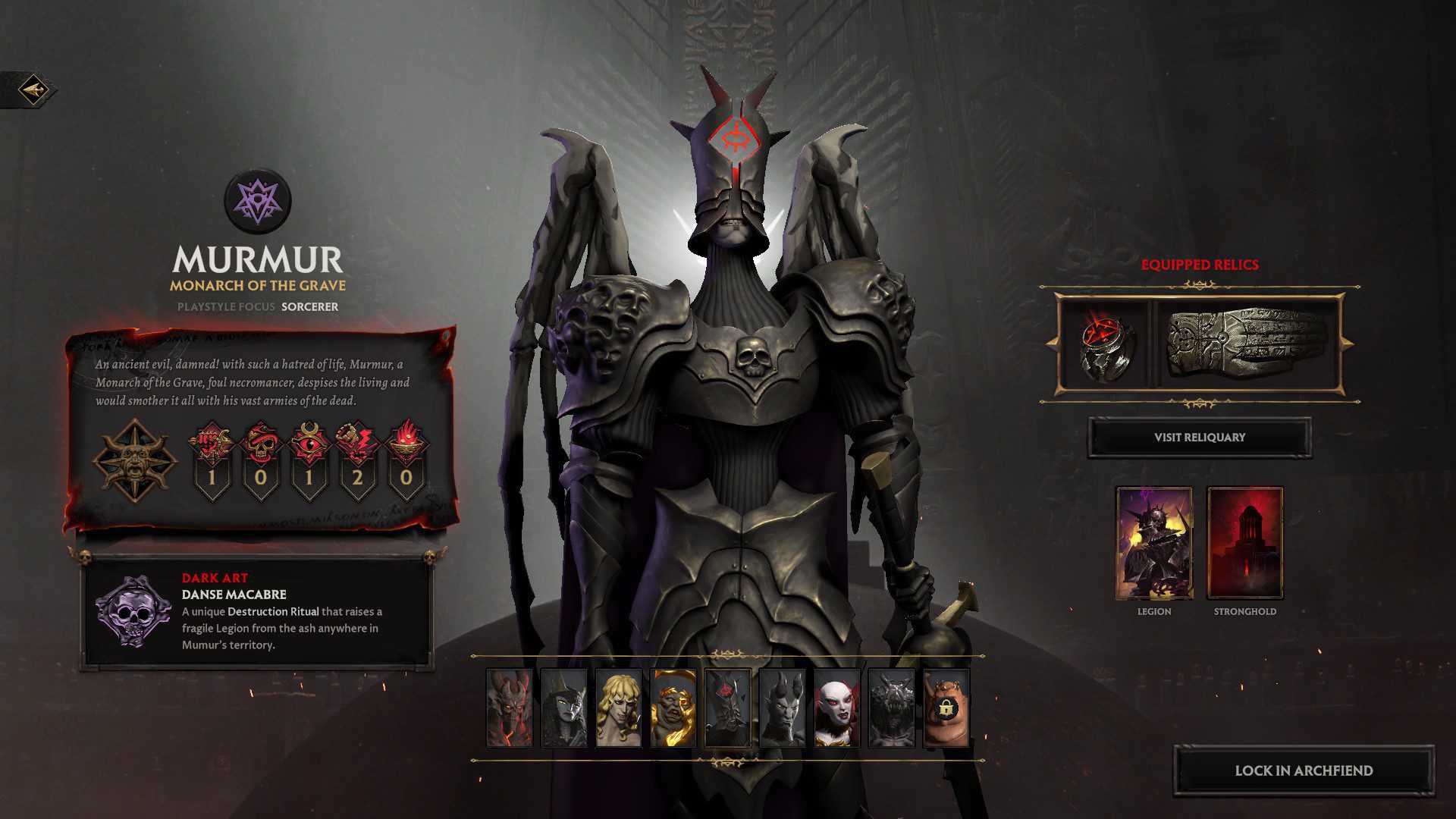Select Murmur's helmeted portrait
This screenshot has height=819, width=1456.
coord(727,708)
